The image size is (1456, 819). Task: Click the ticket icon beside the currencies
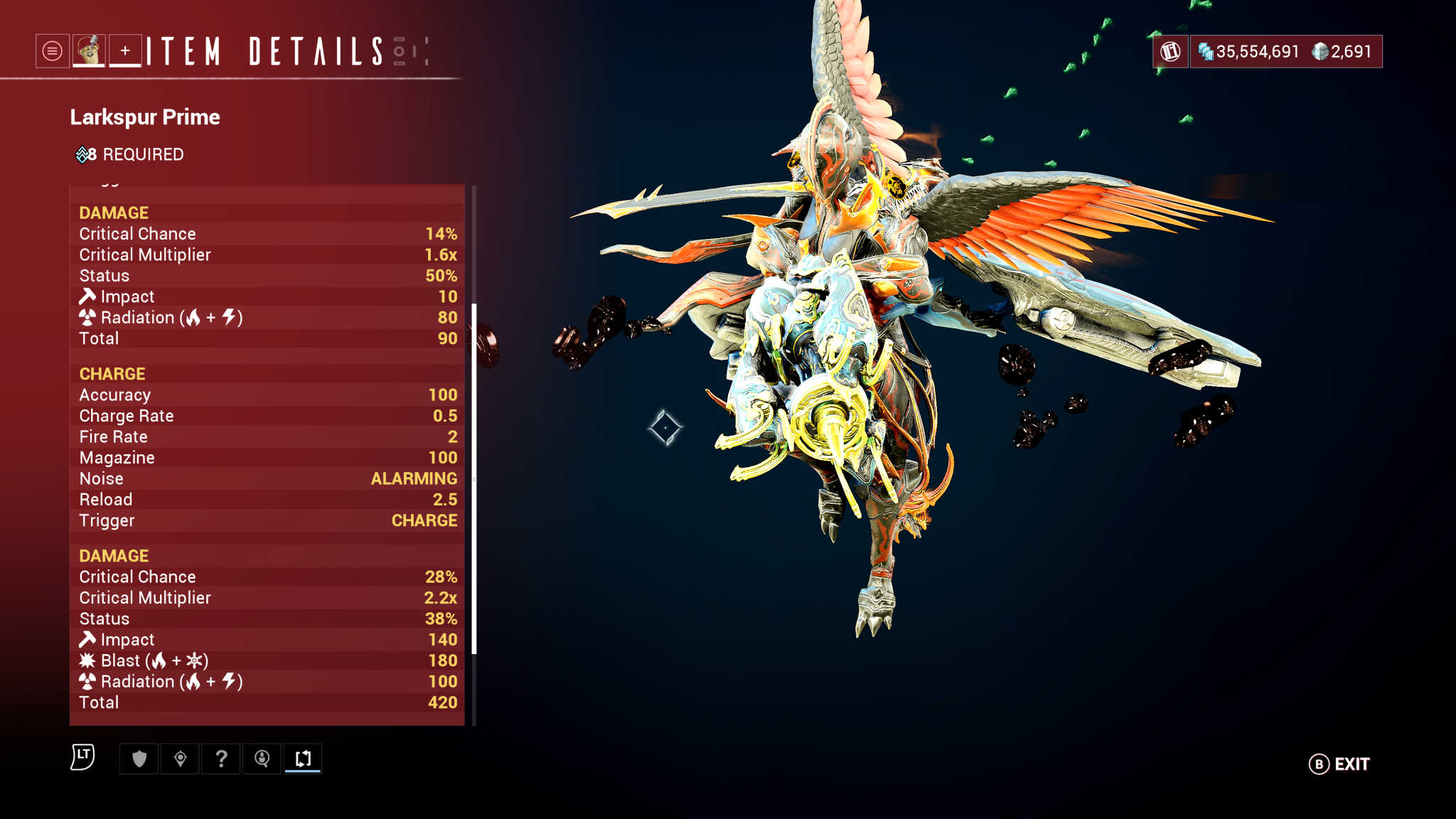1169,50
